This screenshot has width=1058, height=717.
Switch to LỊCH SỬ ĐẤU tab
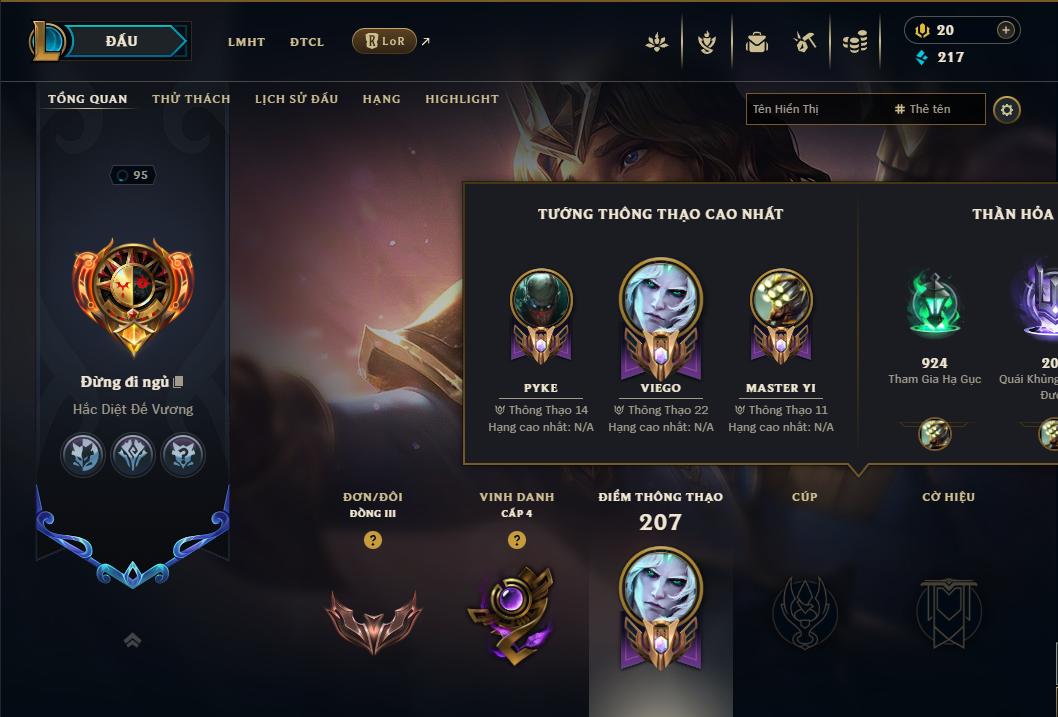[296, 99]
